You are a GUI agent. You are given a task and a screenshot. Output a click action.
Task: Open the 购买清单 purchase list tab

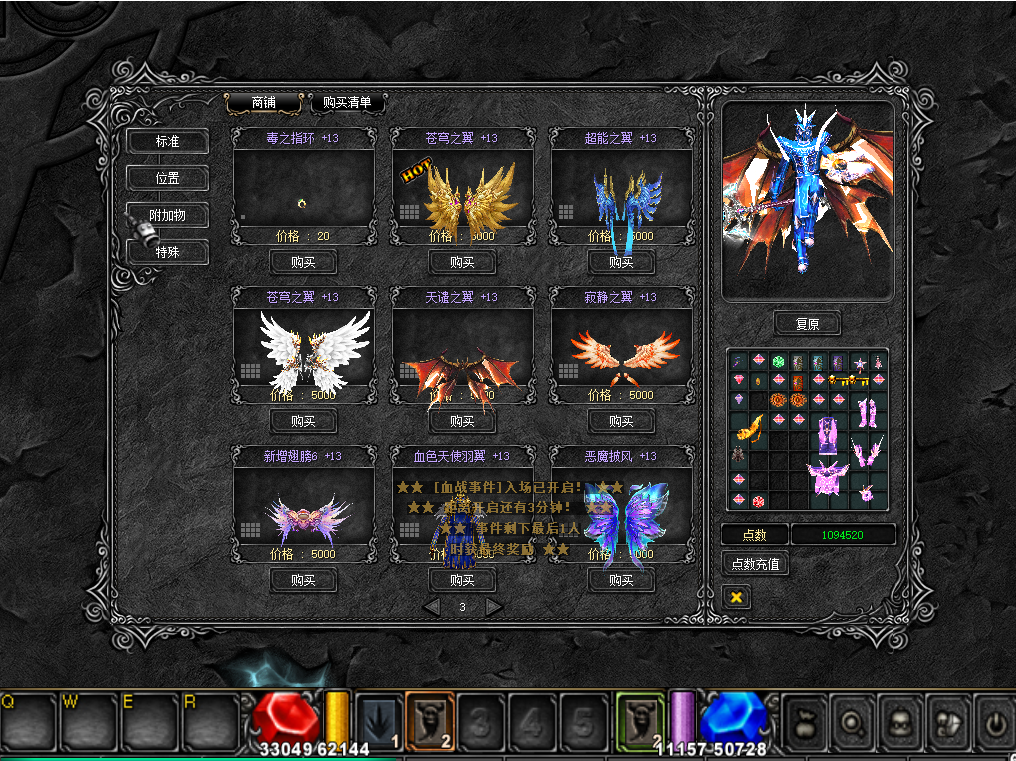click(347, 103)
